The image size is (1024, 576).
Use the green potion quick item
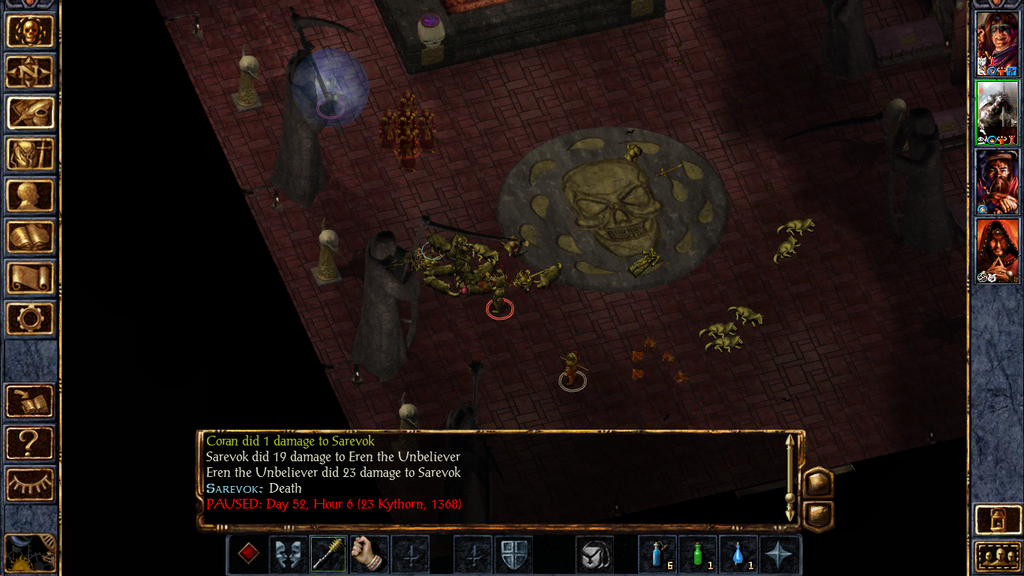(697, 554)
